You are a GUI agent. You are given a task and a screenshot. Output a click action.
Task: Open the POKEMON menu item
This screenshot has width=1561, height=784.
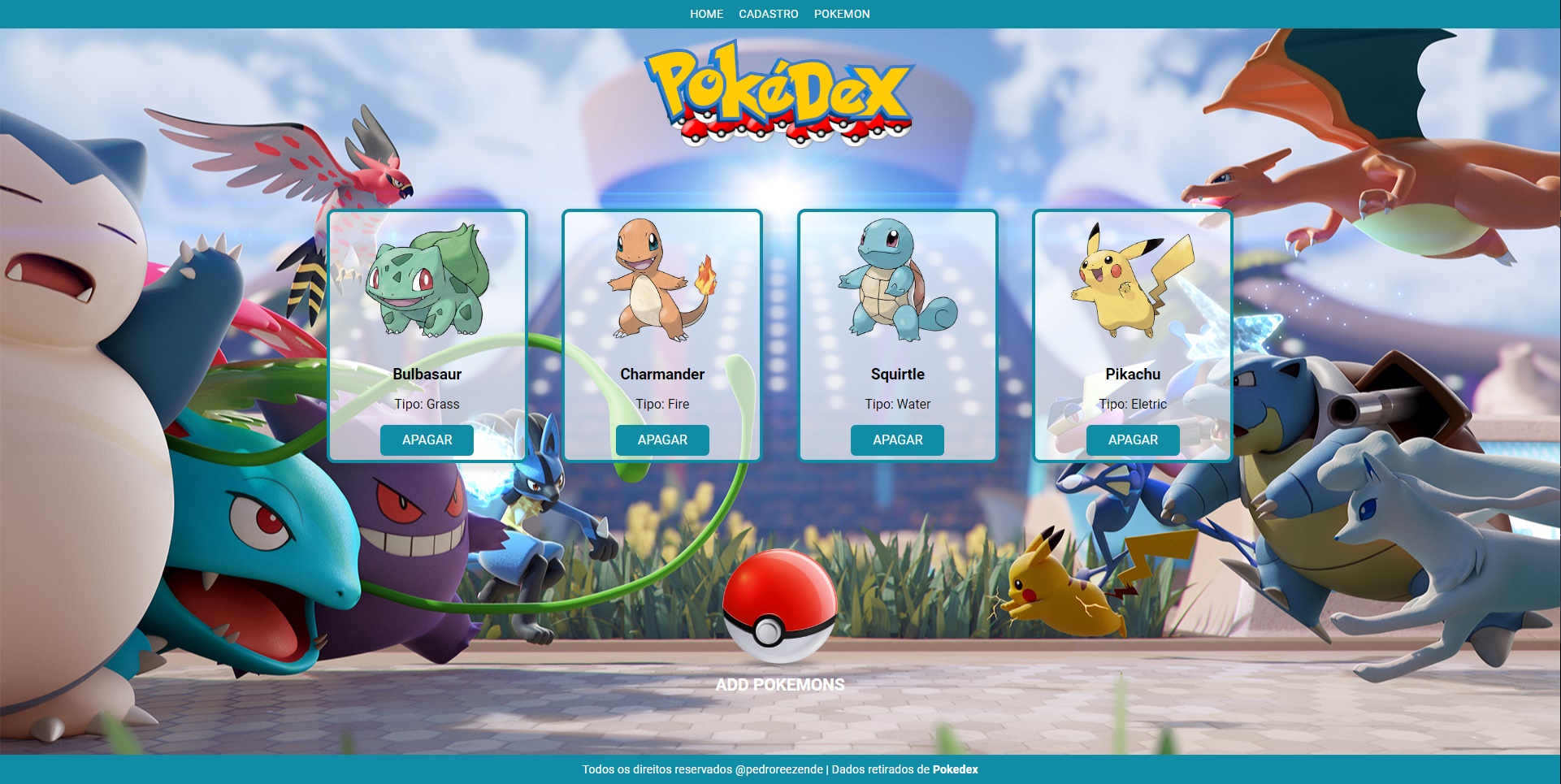(842, 14)
